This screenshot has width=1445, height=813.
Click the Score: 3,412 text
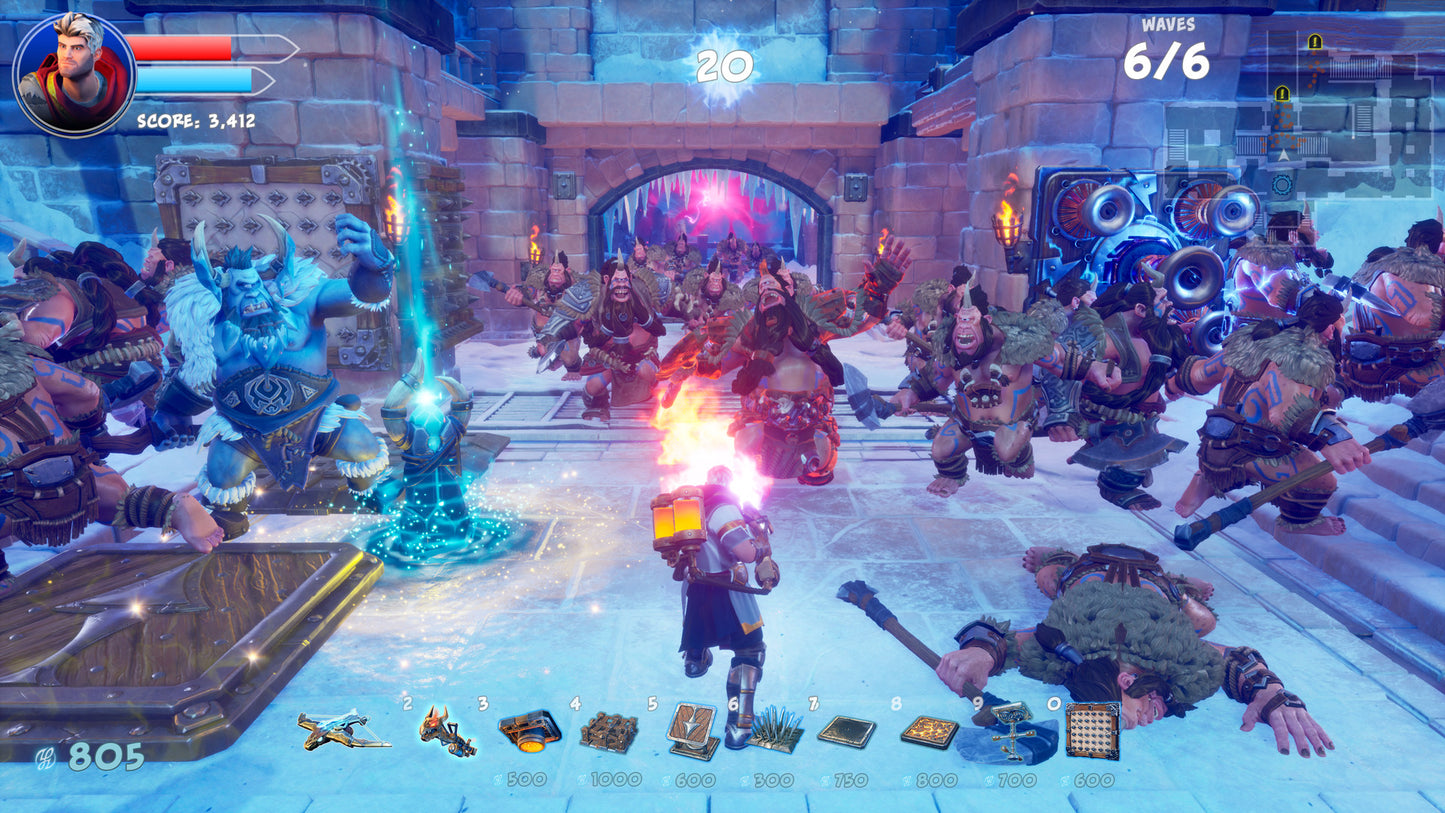194,121
